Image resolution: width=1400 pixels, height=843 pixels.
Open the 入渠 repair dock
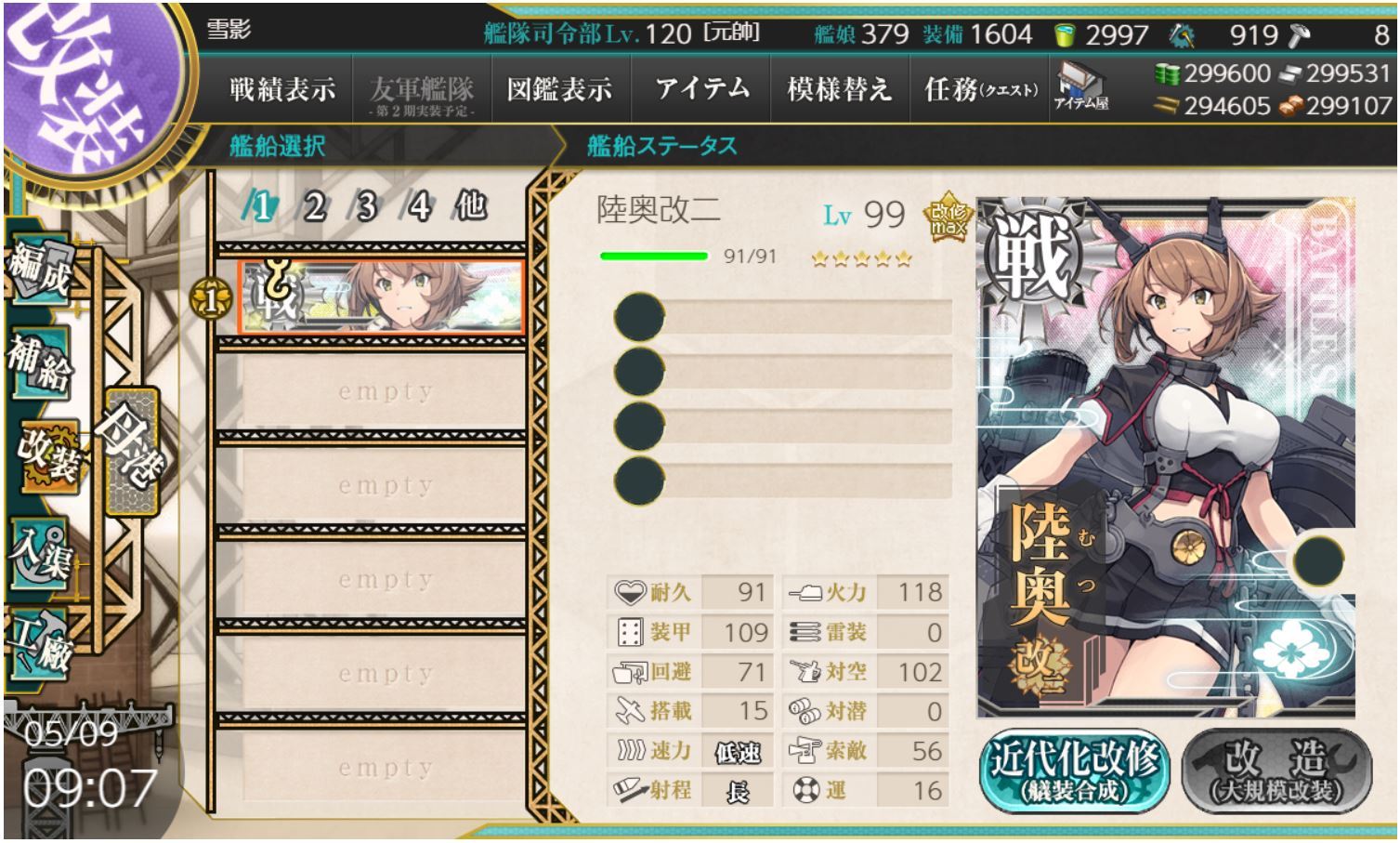(x=41, y=555)
